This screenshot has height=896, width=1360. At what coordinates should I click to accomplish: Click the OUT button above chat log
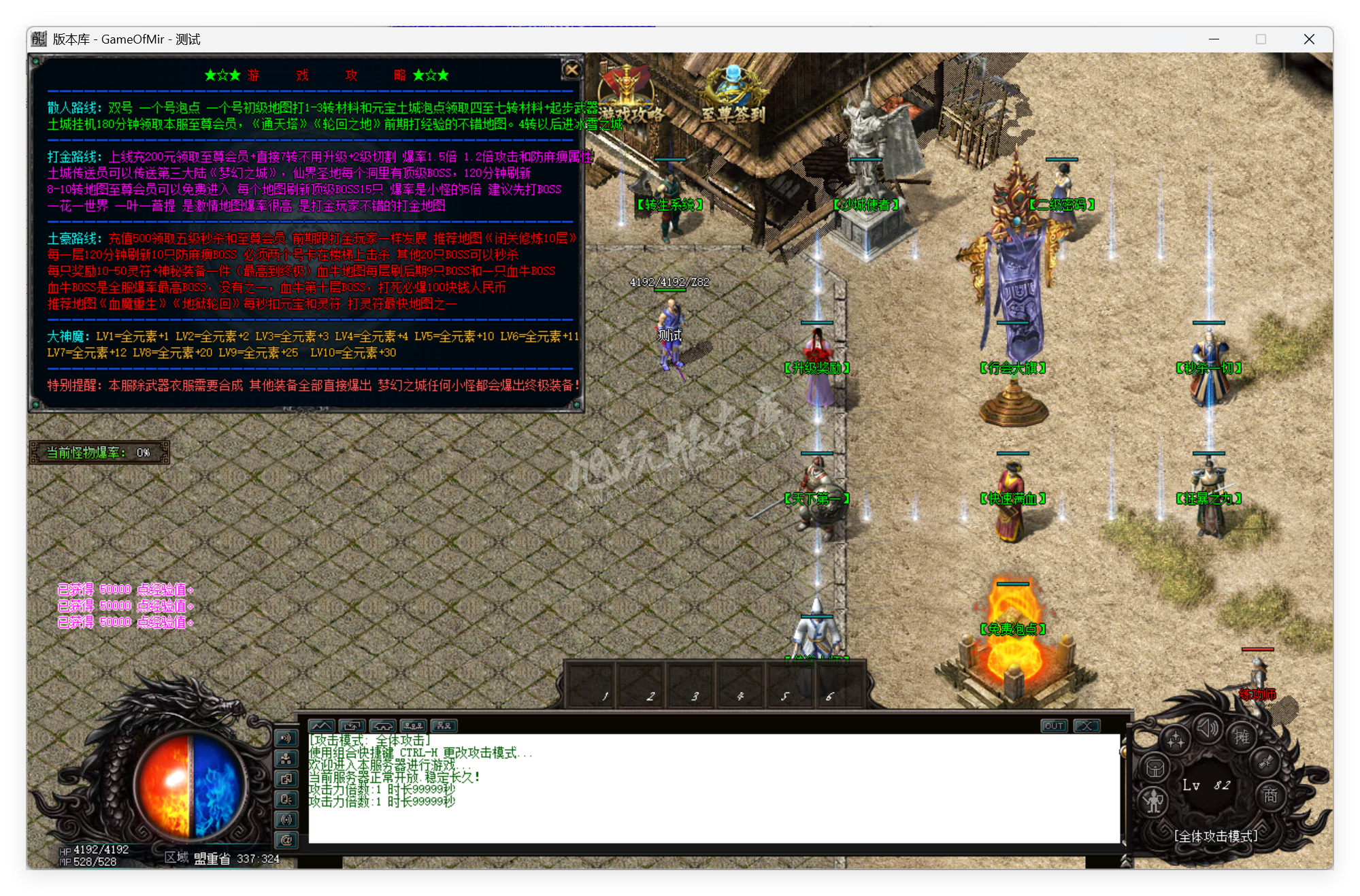(x=1054, y=726)
